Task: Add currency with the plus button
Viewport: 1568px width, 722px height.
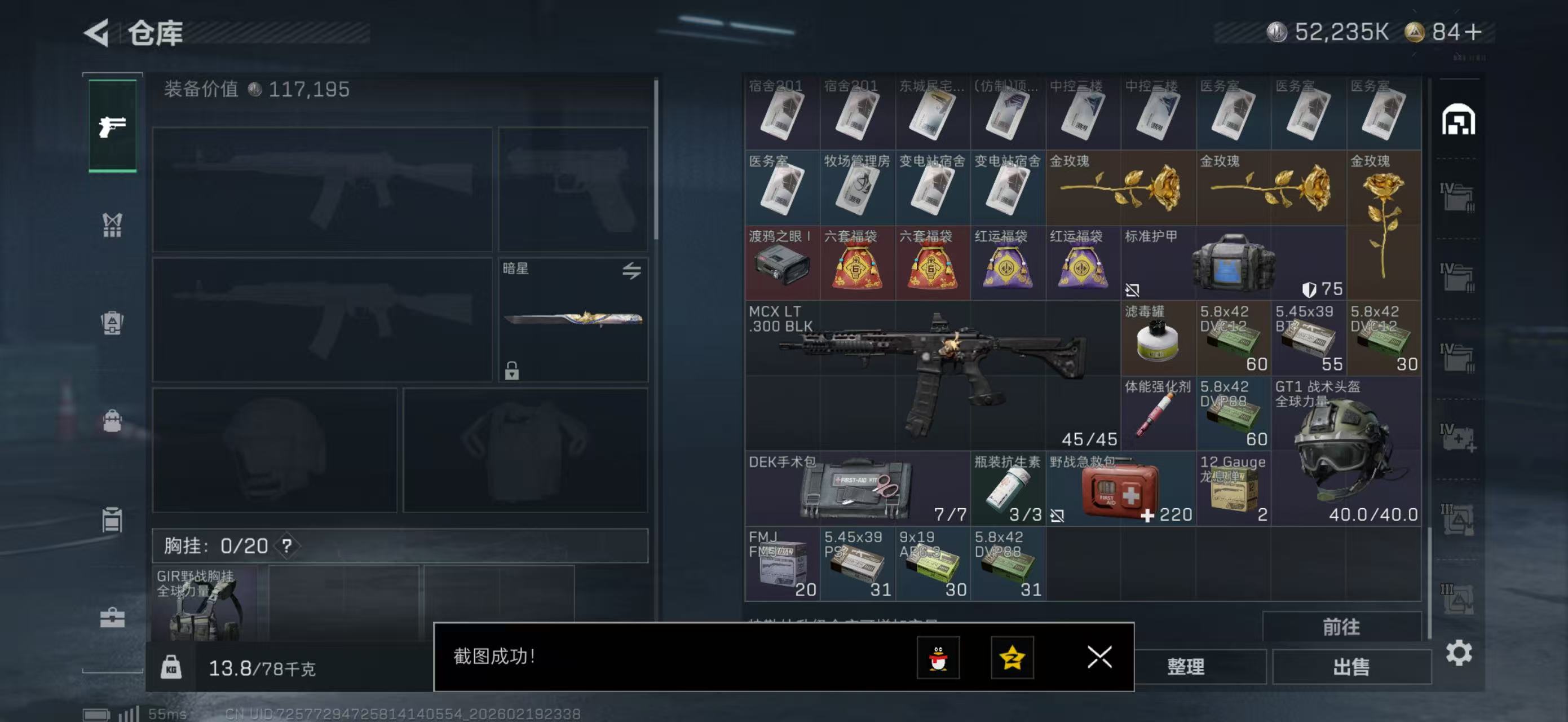Action: click(1473, 32)
